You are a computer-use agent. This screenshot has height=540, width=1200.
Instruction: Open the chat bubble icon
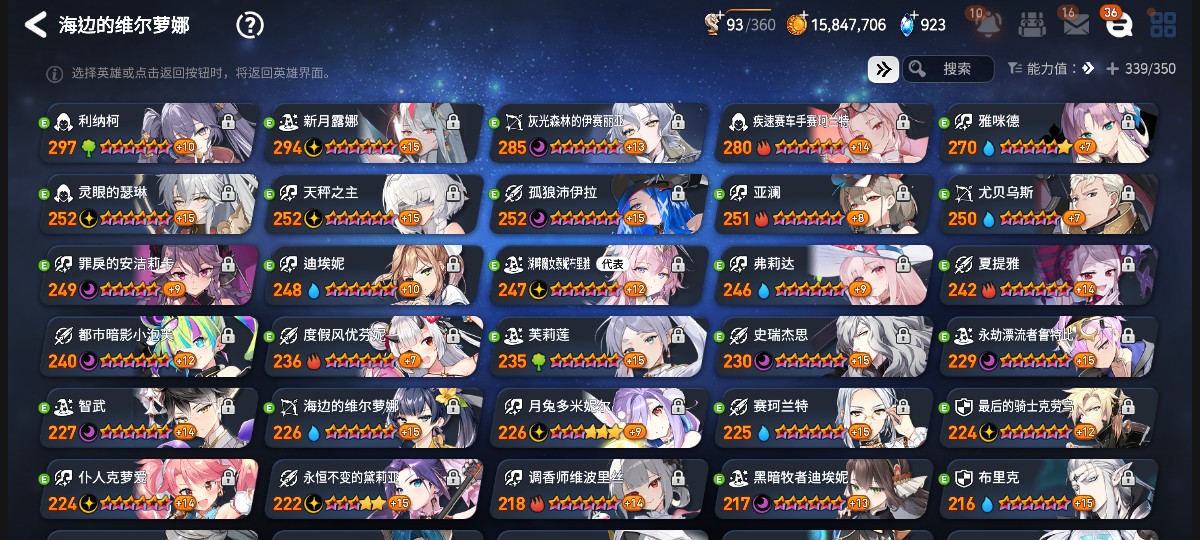click(x=1119, y=24)
